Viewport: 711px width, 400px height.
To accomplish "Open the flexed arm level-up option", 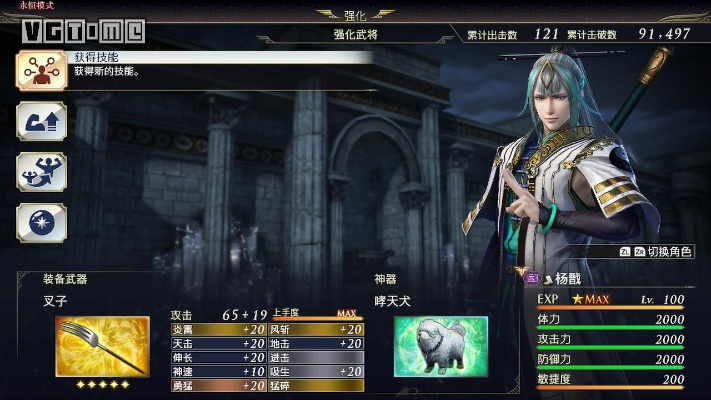I will pos(41,121).
